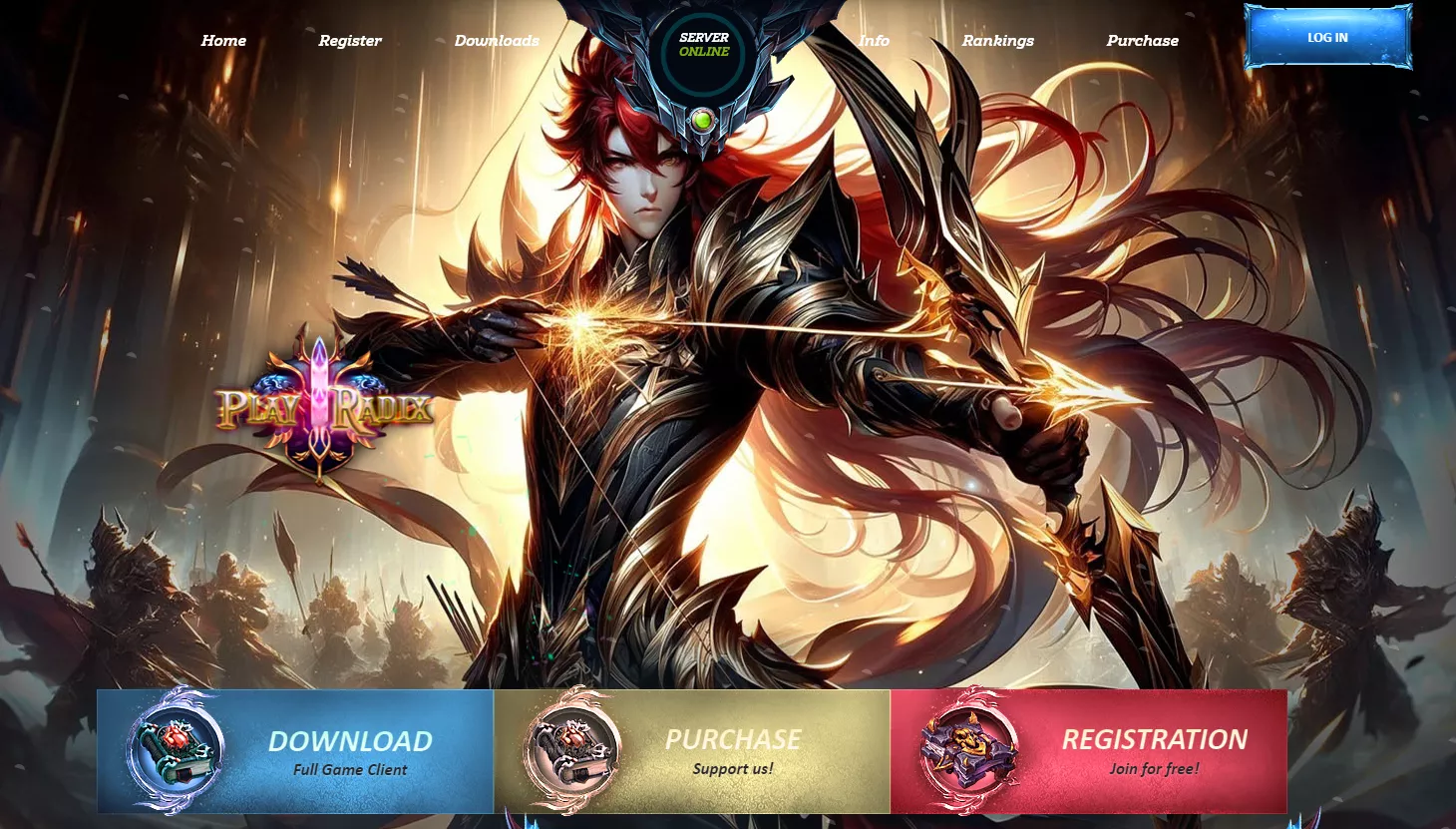Open the Downloads nav menu
The height and width of the screenshot is (829, 1456).
(497, 41)
